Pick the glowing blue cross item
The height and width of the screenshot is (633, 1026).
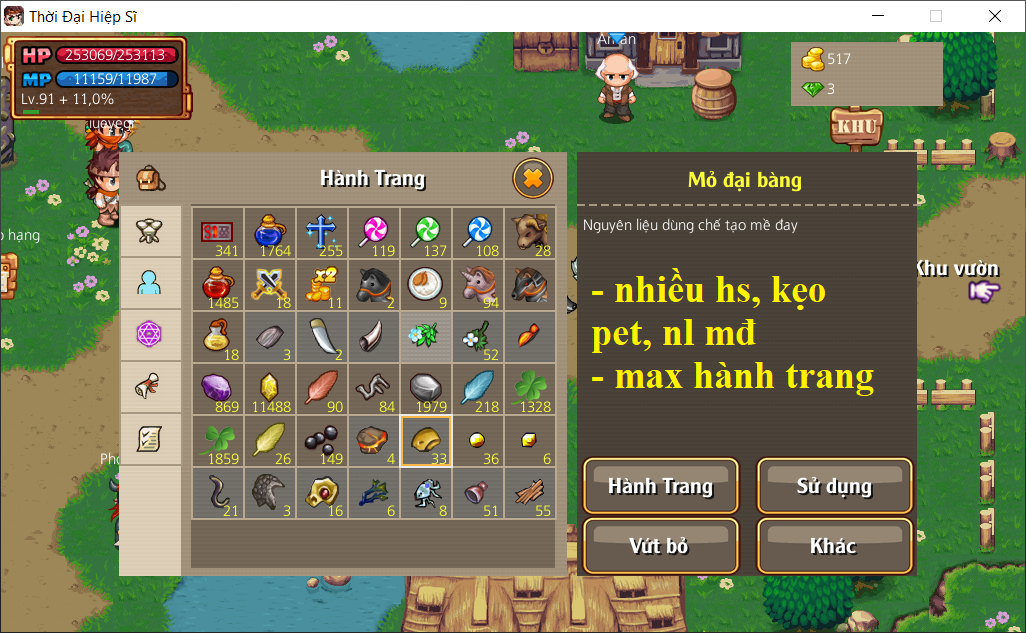[x=321, y=232]
